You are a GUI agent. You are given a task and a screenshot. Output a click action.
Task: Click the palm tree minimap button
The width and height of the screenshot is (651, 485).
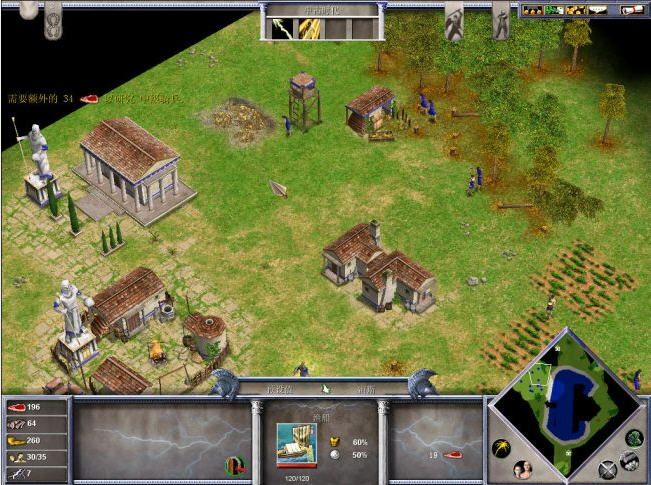click(x=501, y=448)
